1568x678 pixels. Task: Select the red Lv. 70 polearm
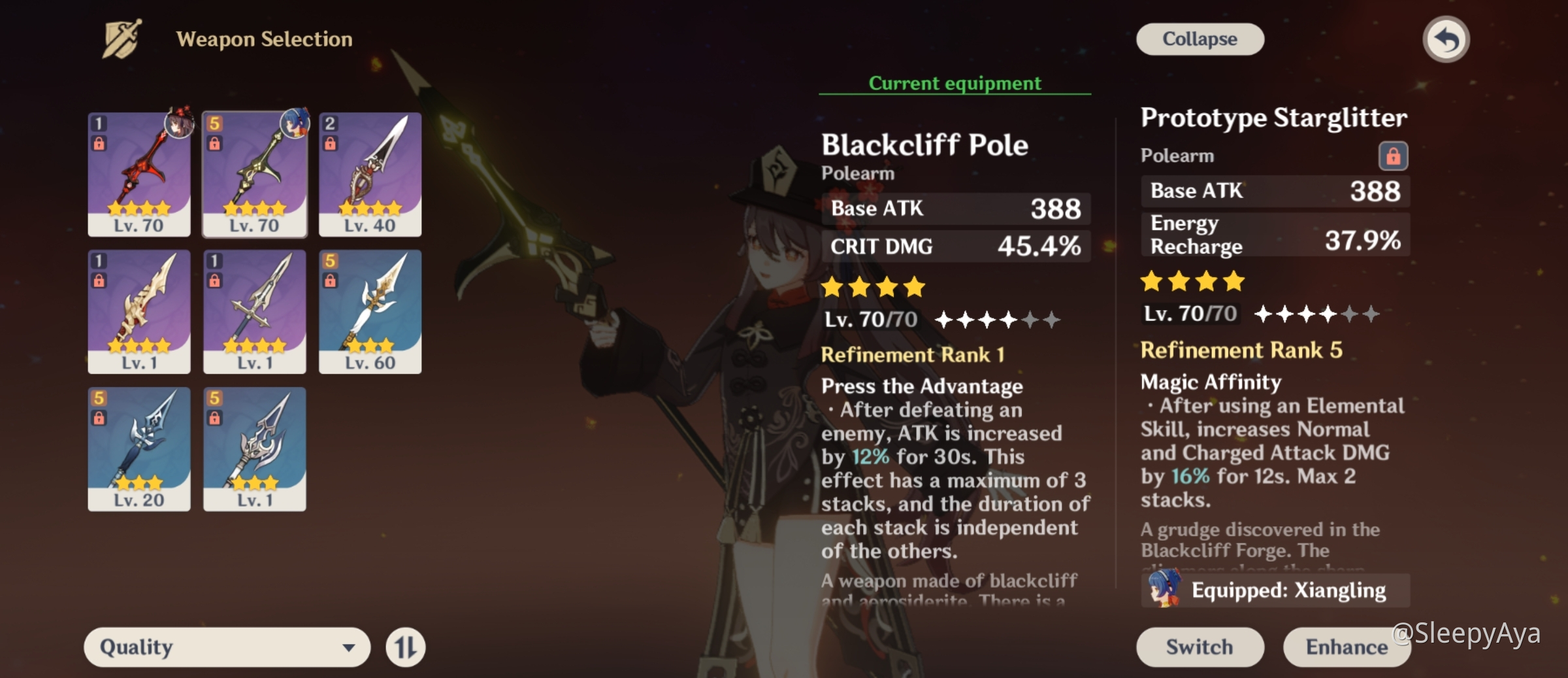pos(139,174)
